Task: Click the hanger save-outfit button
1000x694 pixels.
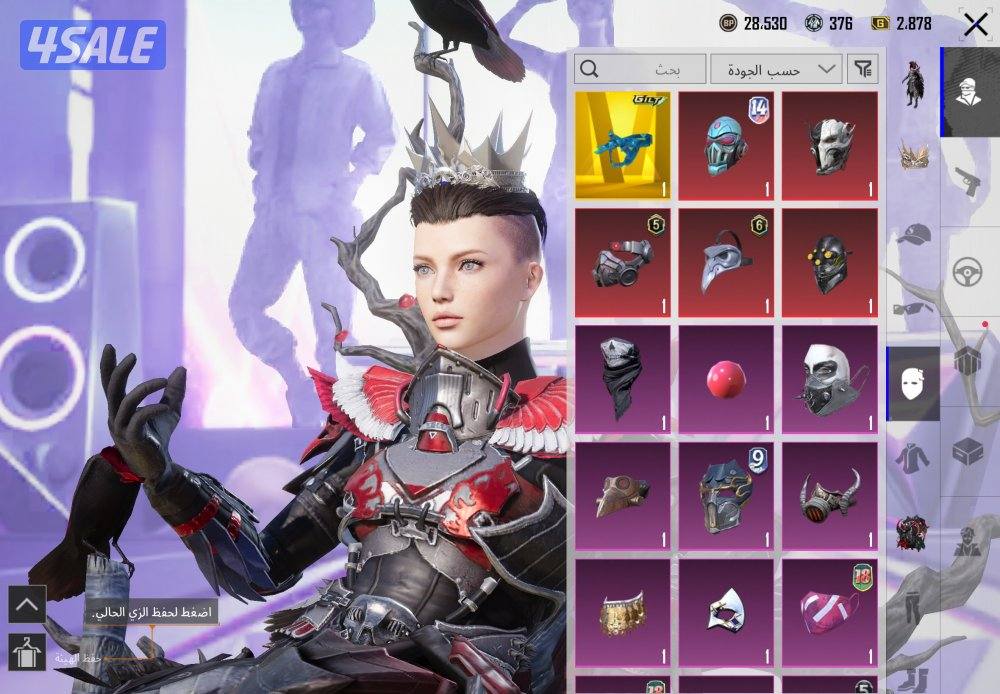Action: pyautogui.click(x=27, y=651)
